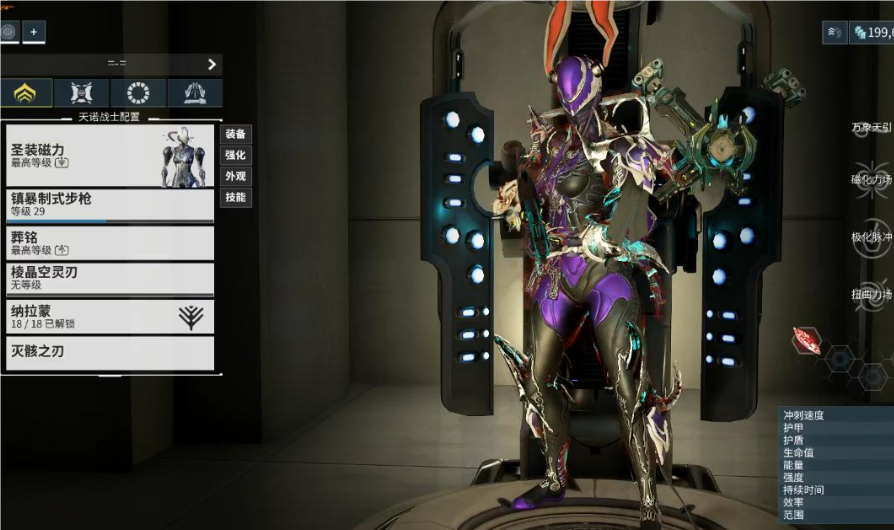This screenshot has height=530, width=894.
Task: Select the 磁化力场 ability icon
Action: 871,180
